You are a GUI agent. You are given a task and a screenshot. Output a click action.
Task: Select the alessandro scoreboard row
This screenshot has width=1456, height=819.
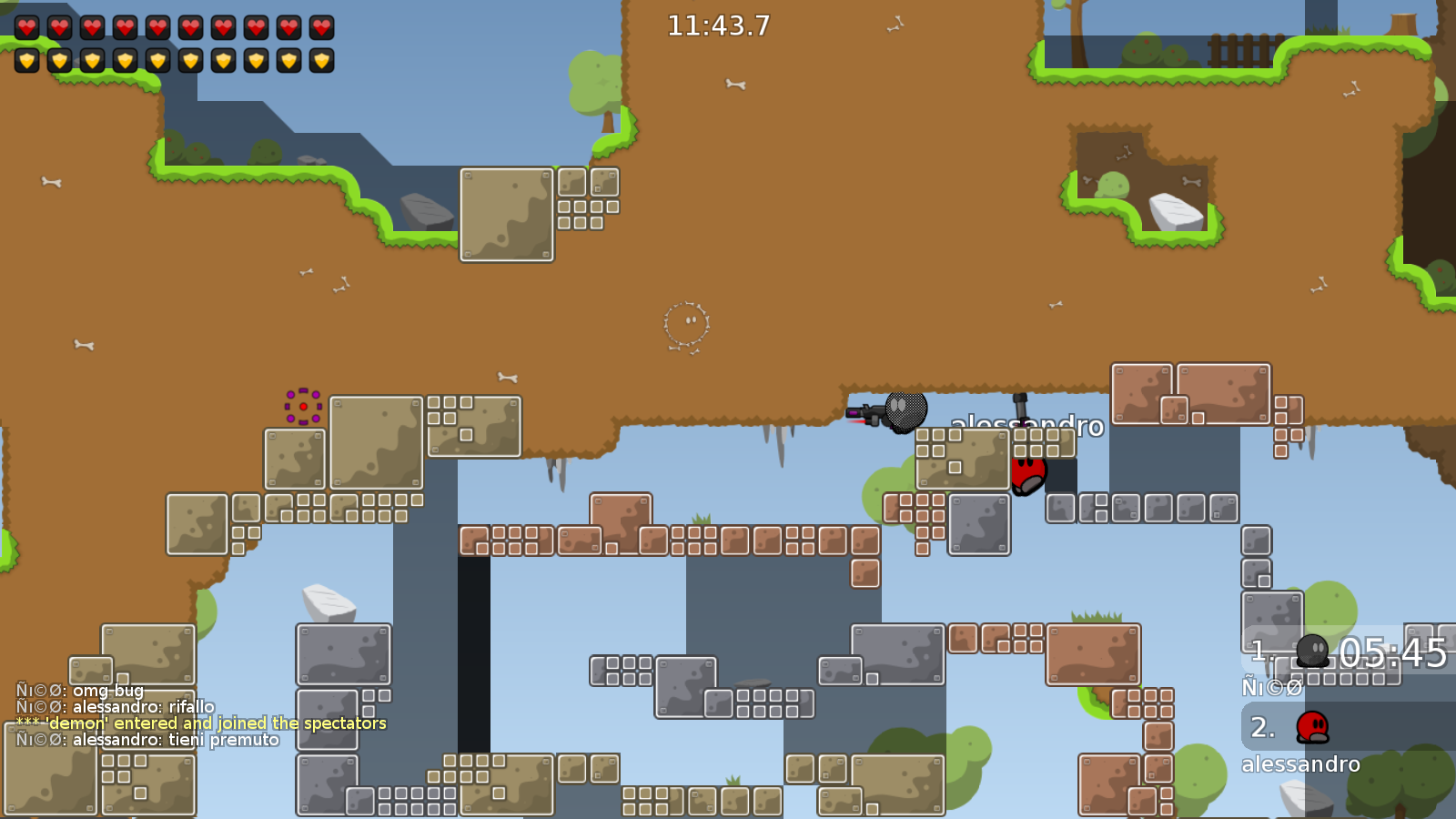click(1301, 764)
